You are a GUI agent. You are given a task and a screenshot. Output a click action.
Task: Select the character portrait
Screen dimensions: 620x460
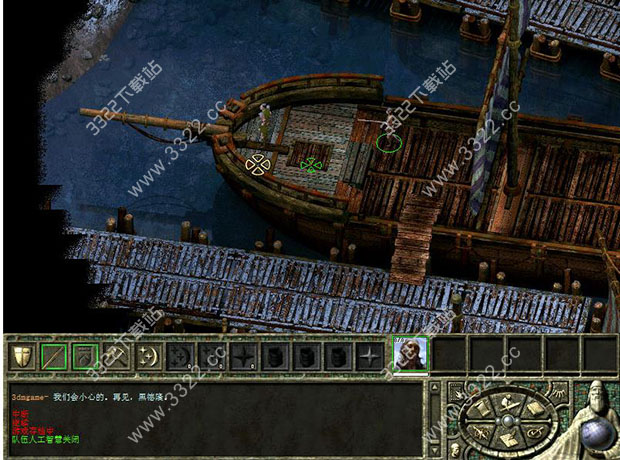pos(410,354)
